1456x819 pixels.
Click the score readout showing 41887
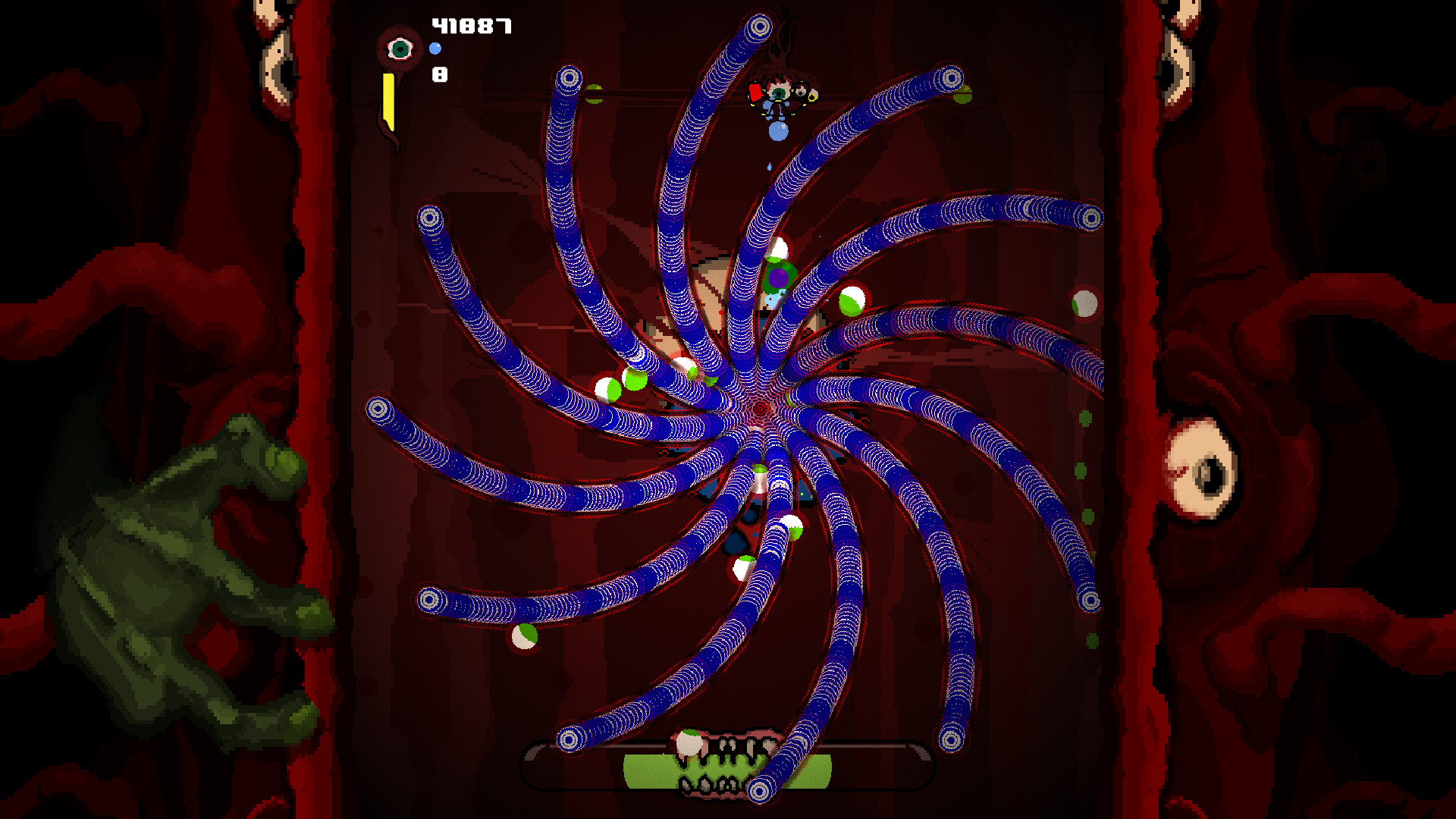472,27
